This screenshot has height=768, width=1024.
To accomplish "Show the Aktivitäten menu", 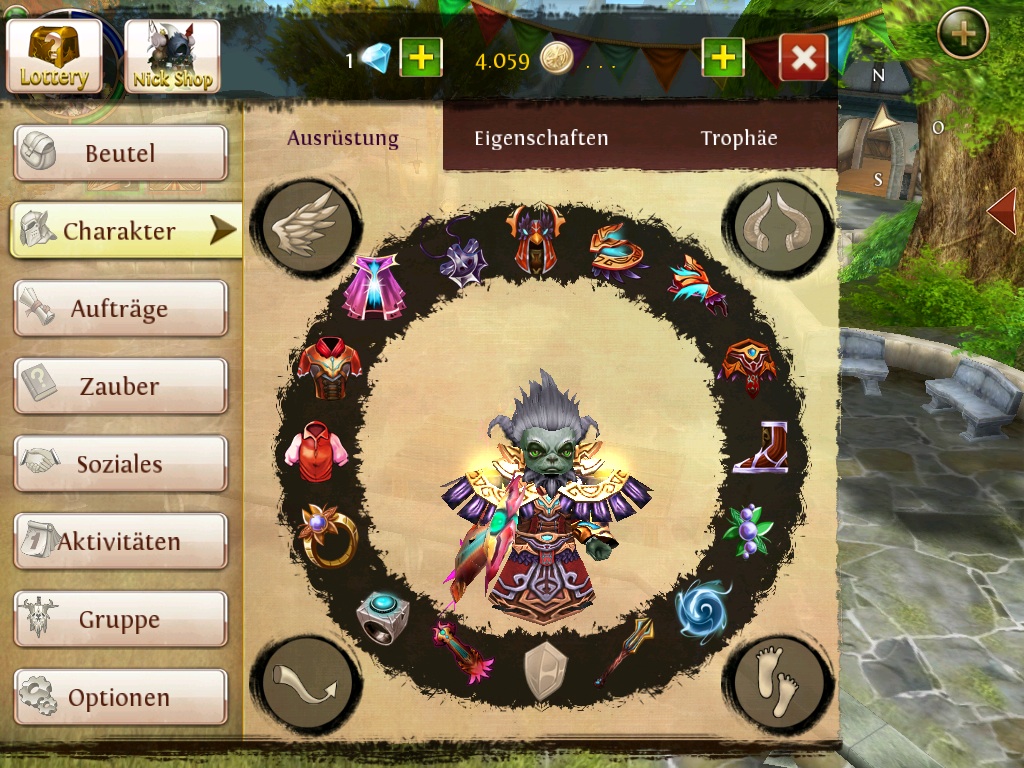I will 120,542.
